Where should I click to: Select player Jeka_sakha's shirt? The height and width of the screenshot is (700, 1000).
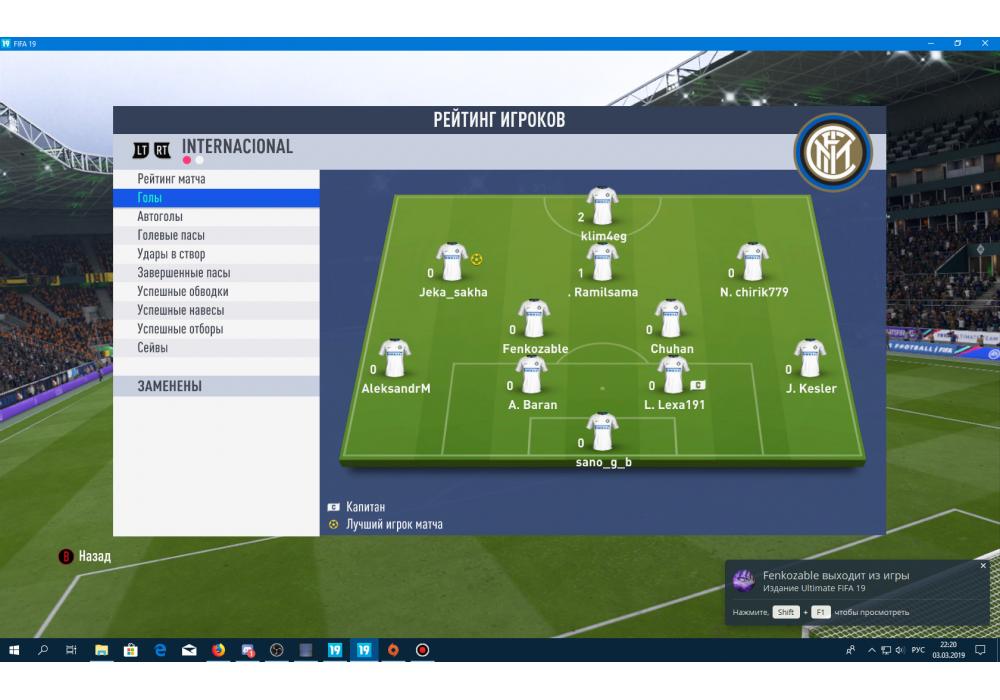[452, 262]
